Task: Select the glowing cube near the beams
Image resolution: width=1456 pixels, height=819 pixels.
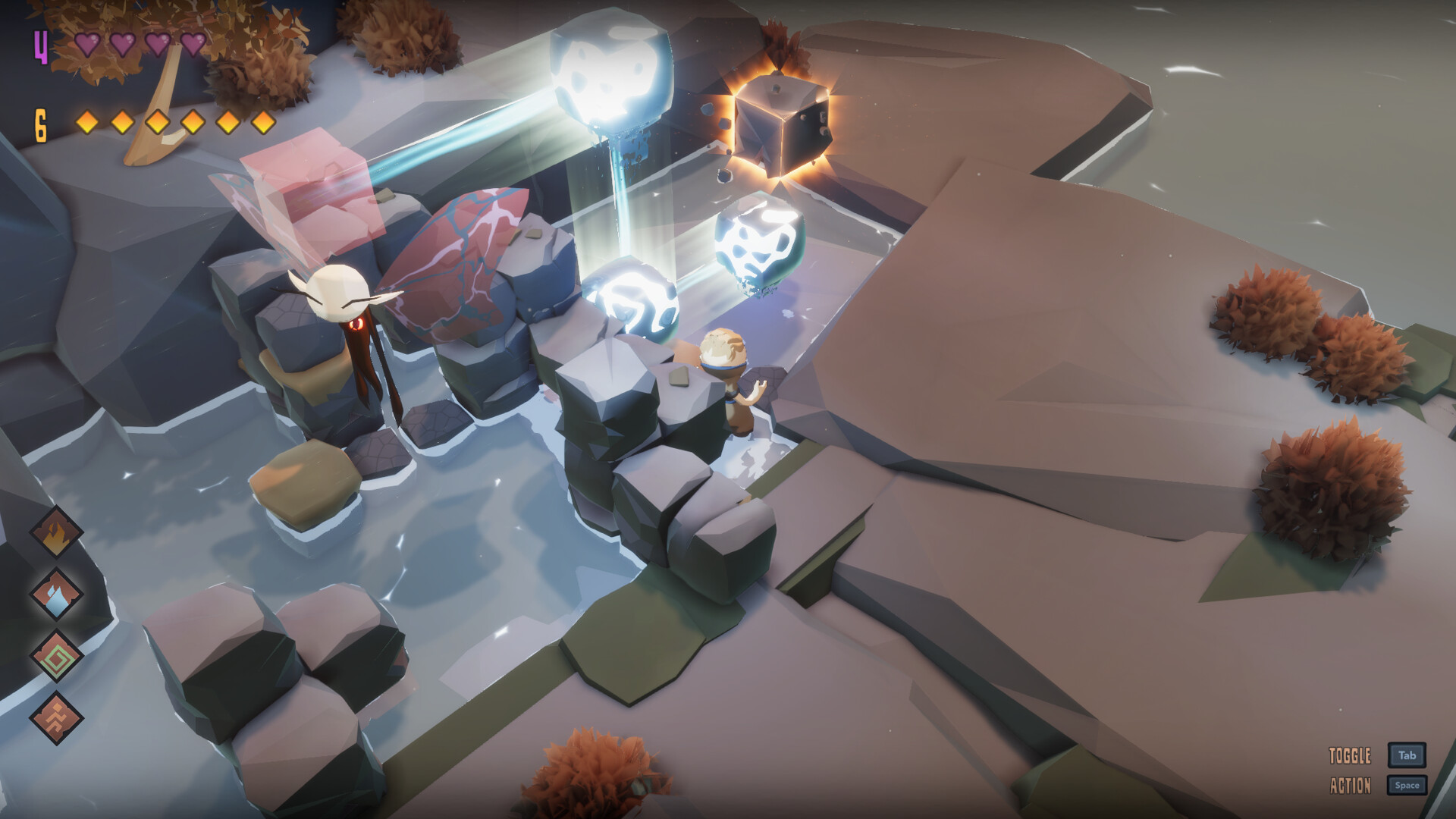Action: click(x=781, y=125)
